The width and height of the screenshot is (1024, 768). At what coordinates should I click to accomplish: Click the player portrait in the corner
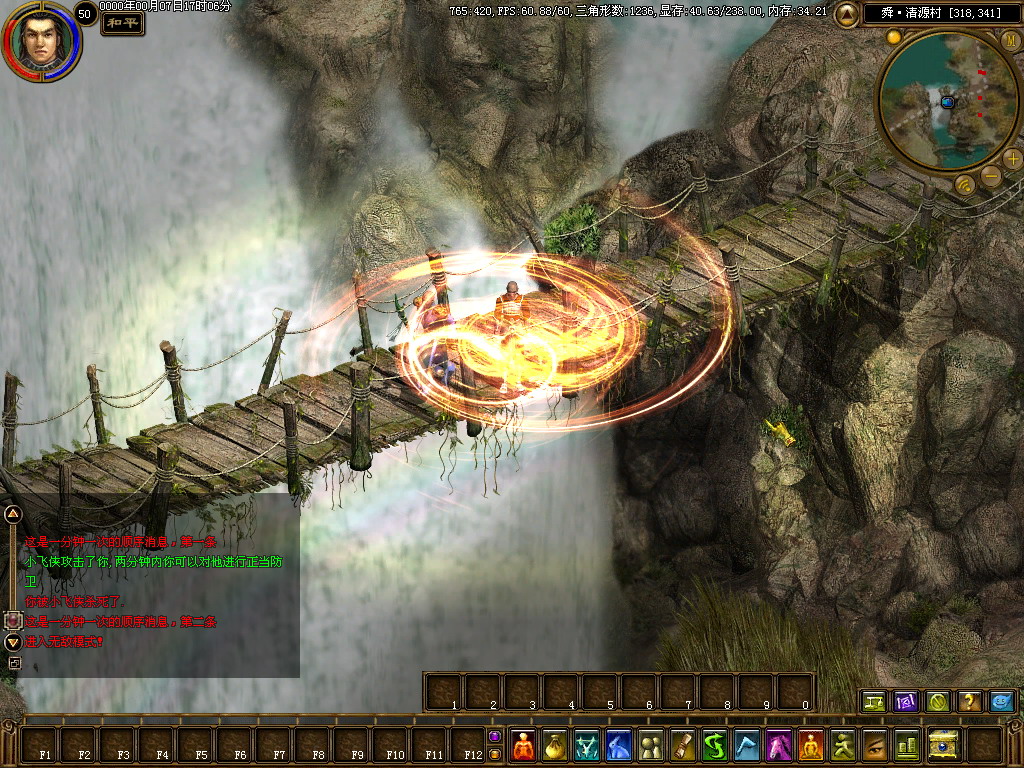pos(40,41)
